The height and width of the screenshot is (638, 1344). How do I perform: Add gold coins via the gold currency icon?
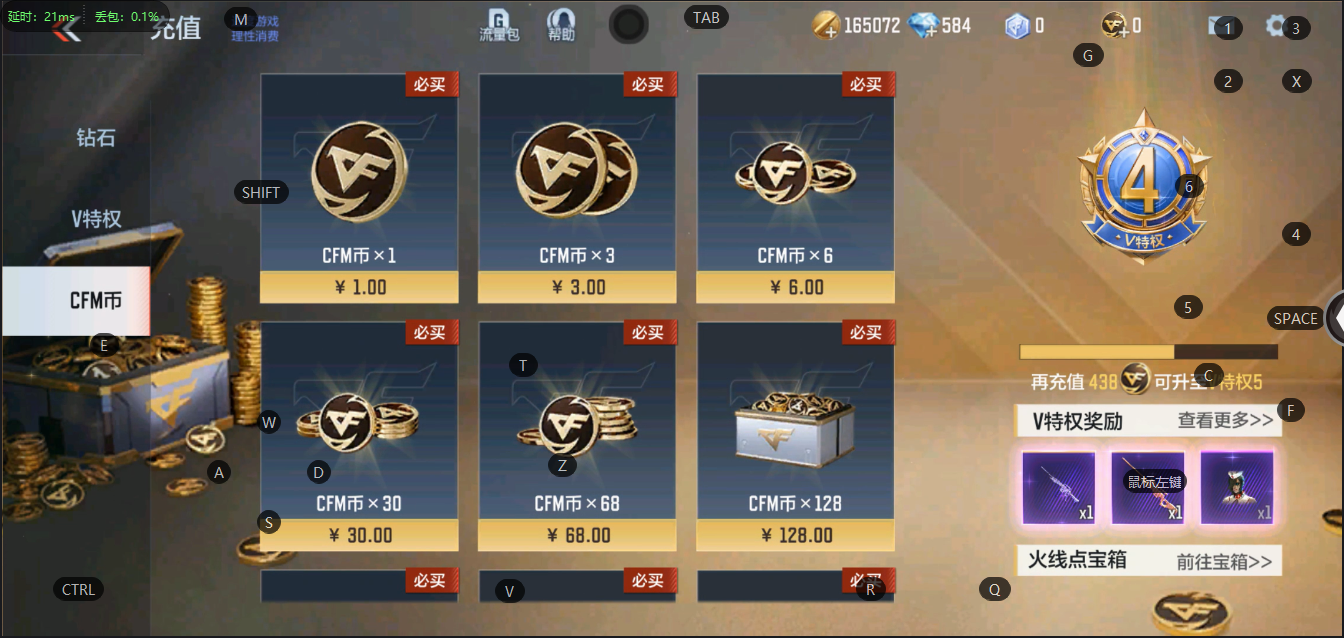pyautogui.click(x=826, y=26)
